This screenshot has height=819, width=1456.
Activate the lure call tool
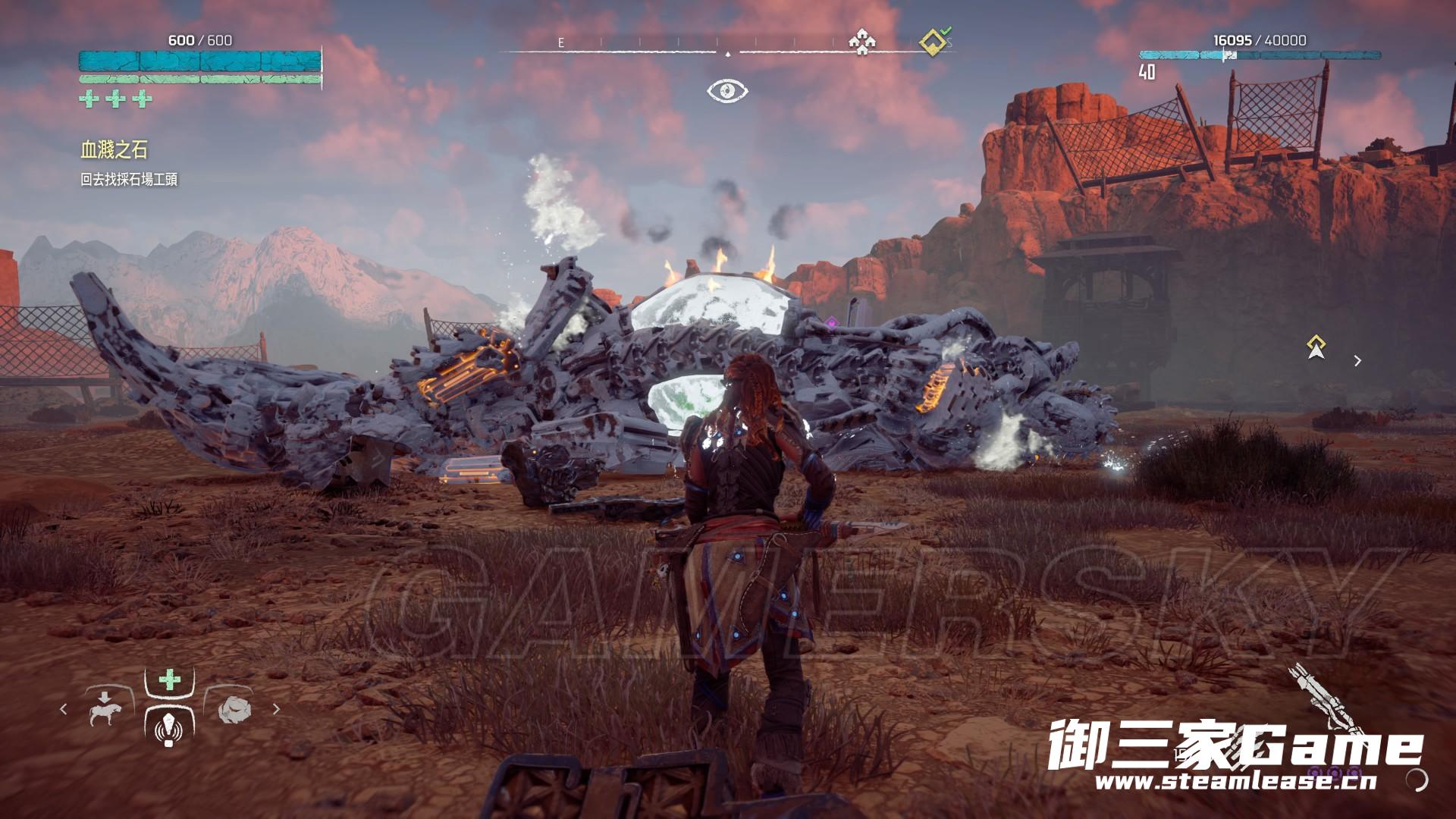point(168,728)
